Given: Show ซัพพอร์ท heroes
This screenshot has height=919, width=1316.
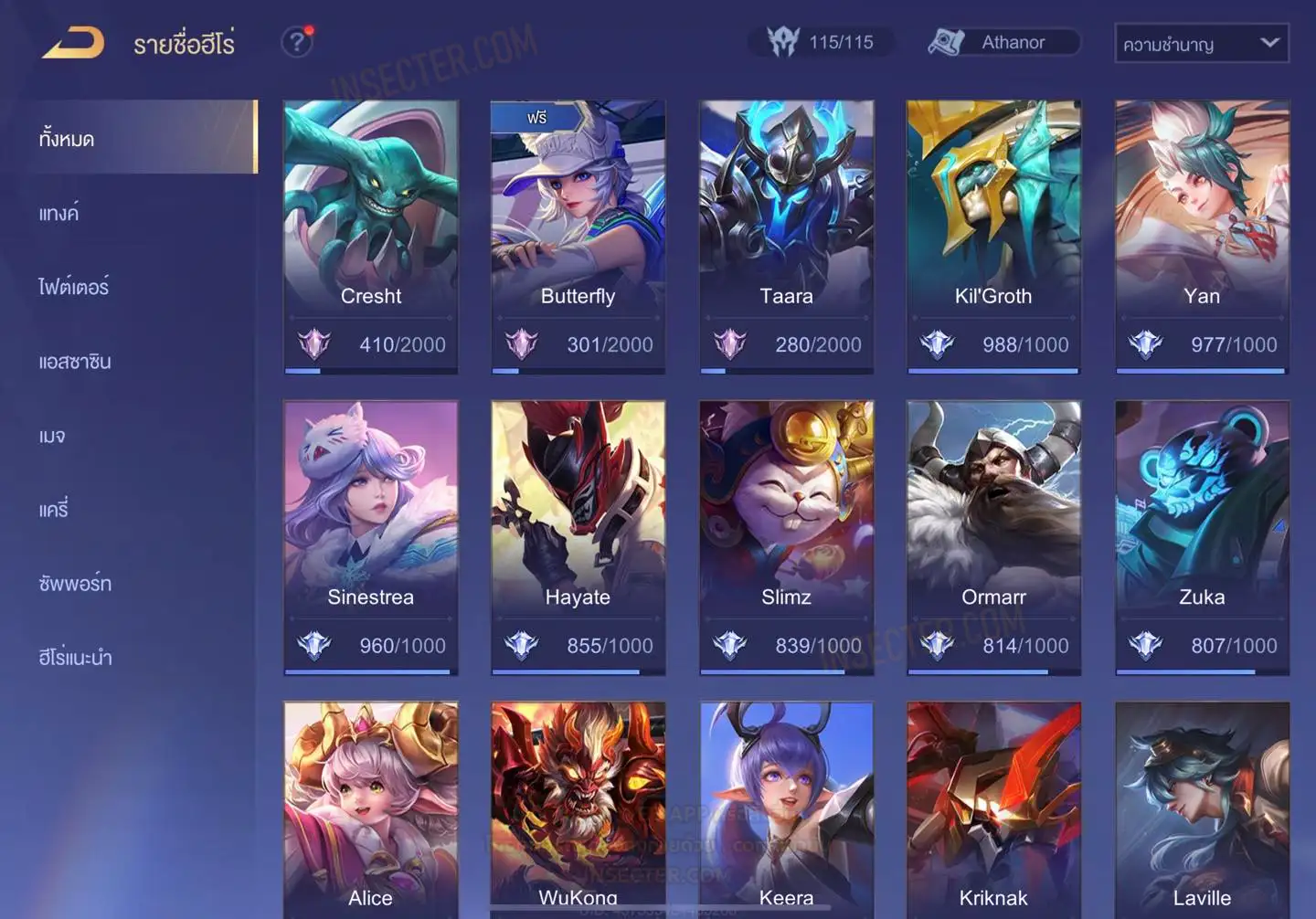Looking at the screenshot, I should (x=75, y=584).
